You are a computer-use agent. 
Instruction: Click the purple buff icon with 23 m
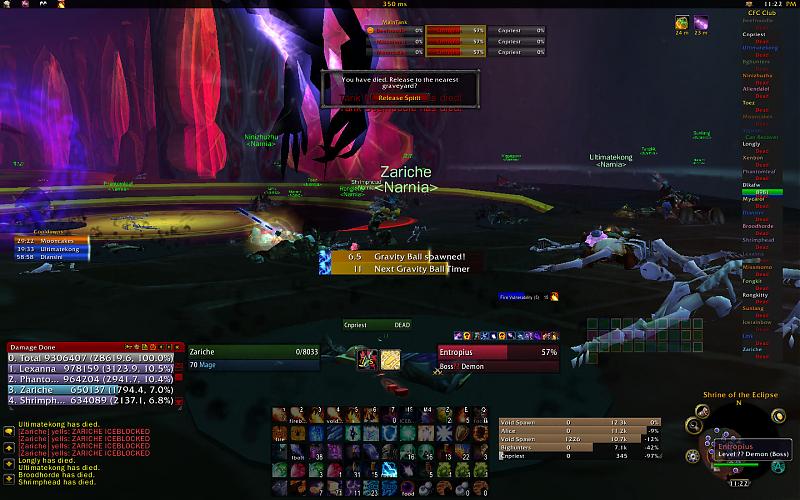pos(702,22)
